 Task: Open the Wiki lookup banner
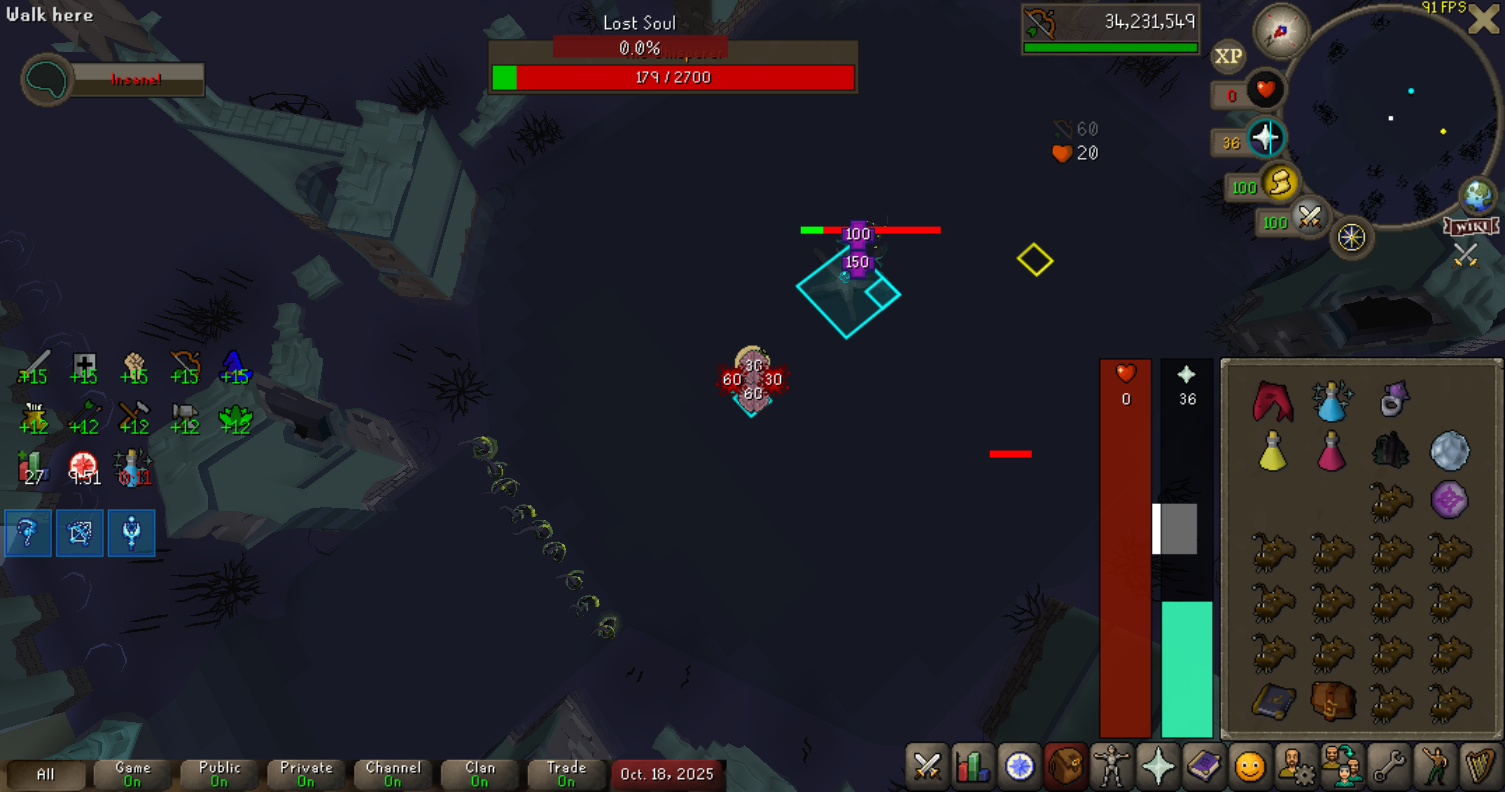(1470, 228)
